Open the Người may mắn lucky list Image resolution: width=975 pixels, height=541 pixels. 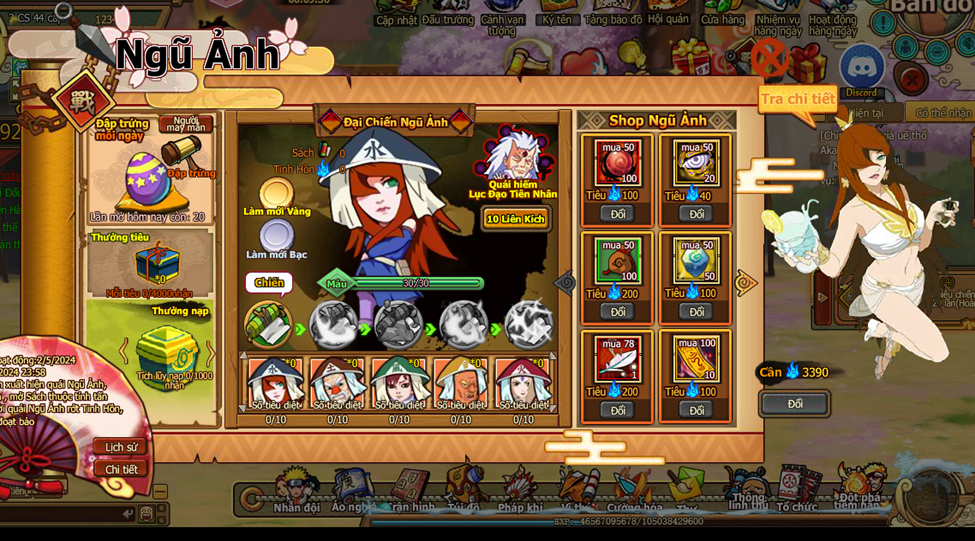[x=186, y=124]
